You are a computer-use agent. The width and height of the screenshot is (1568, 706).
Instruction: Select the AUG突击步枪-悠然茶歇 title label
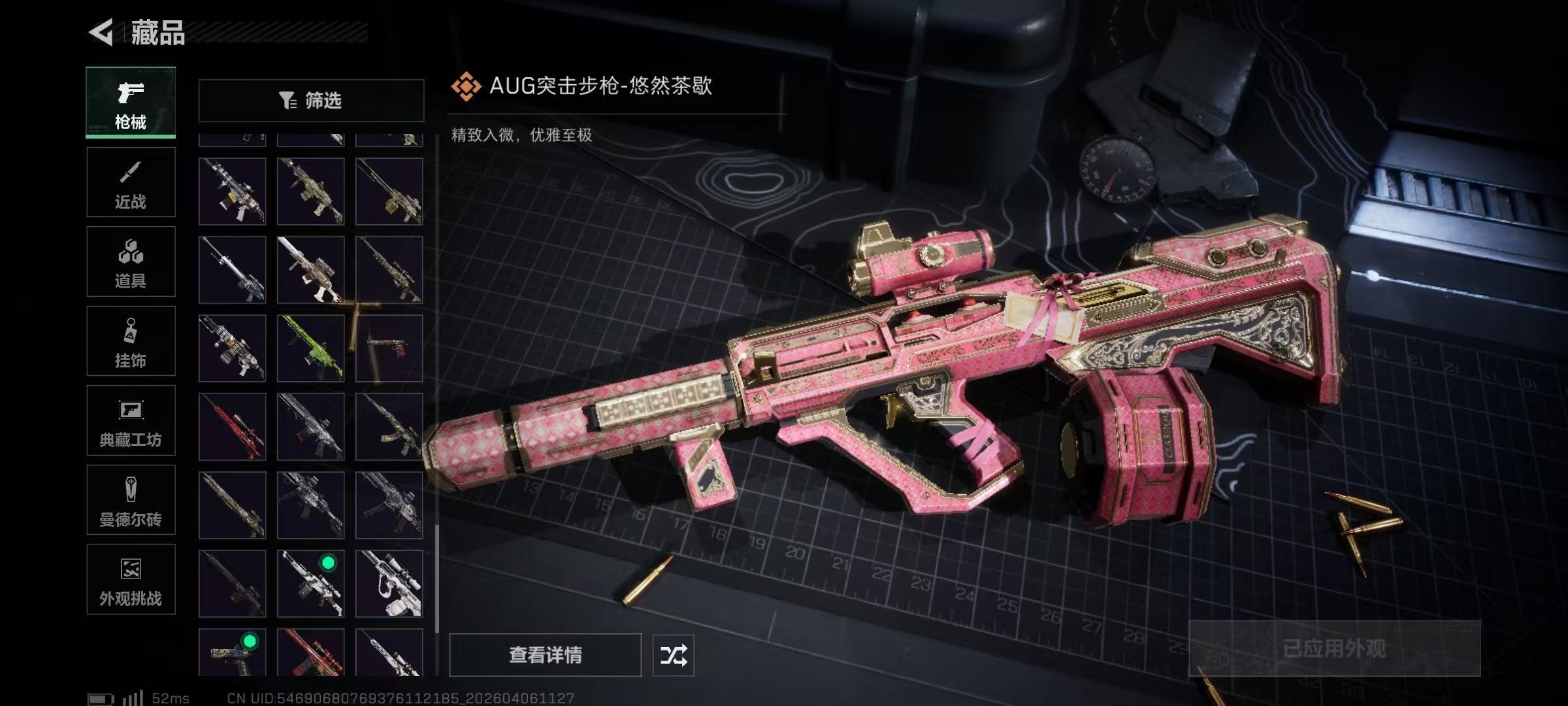coord(601,86)
